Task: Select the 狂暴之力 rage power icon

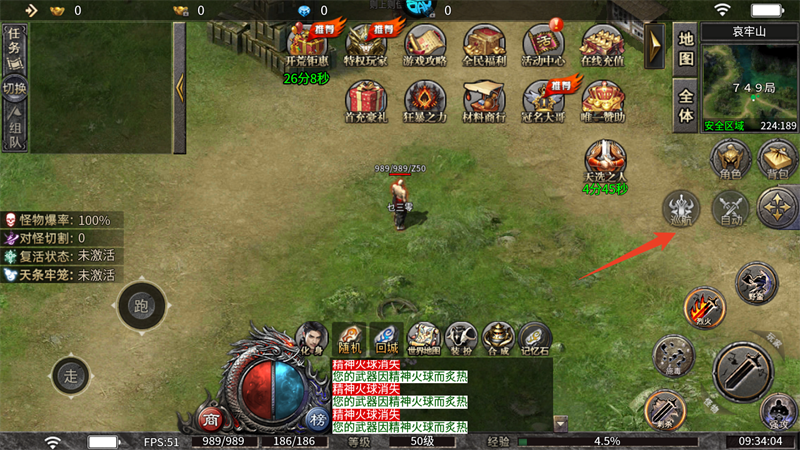Action: click(x=424, y=101)
